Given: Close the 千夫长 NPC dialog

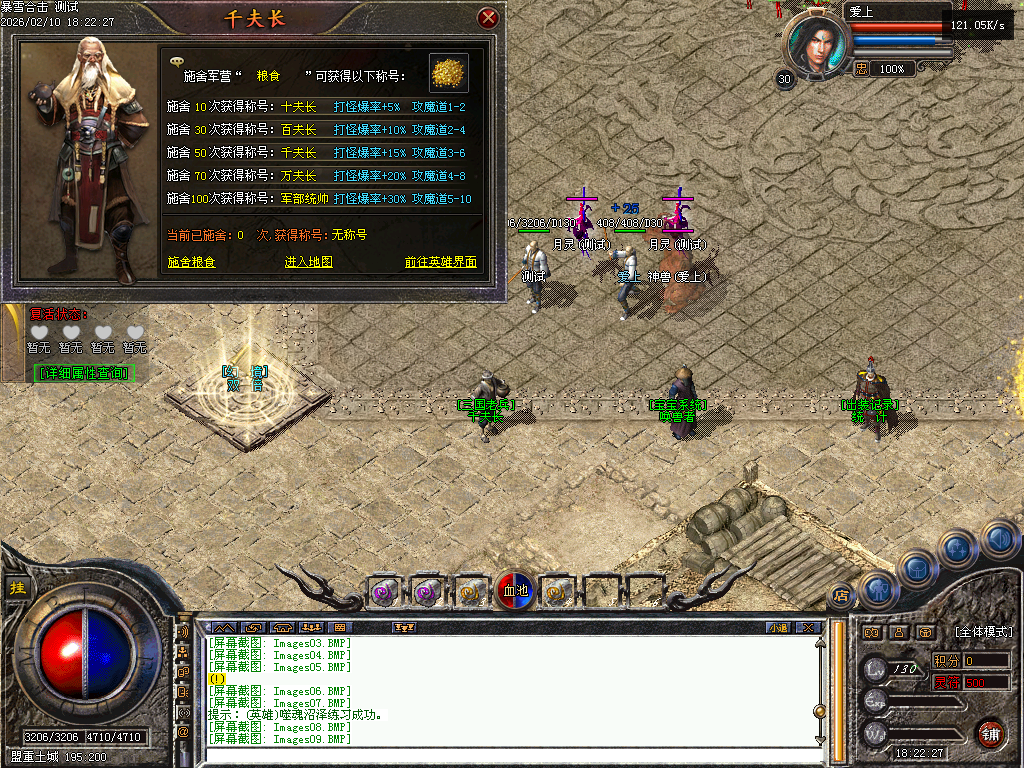Looking at the screenshot, I should [488, 18].
